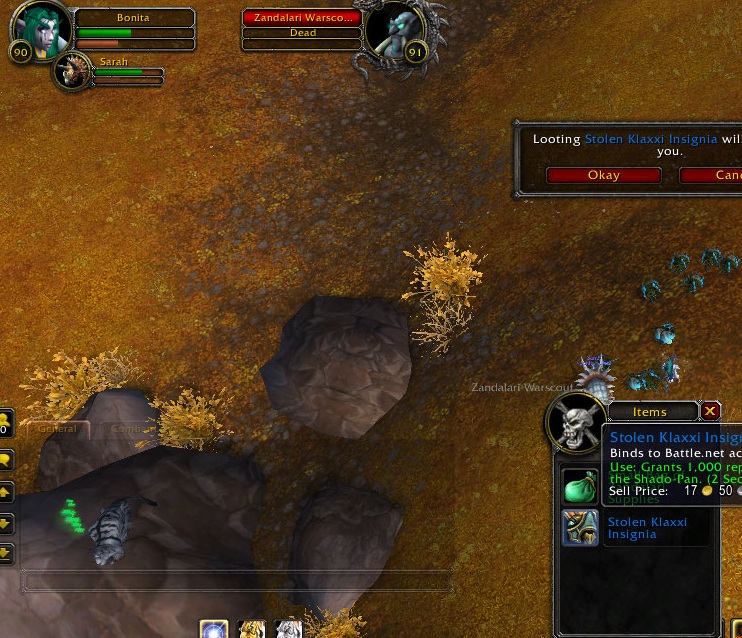
Task: Activate the white tiger ability icon
Action: (288, 630)
